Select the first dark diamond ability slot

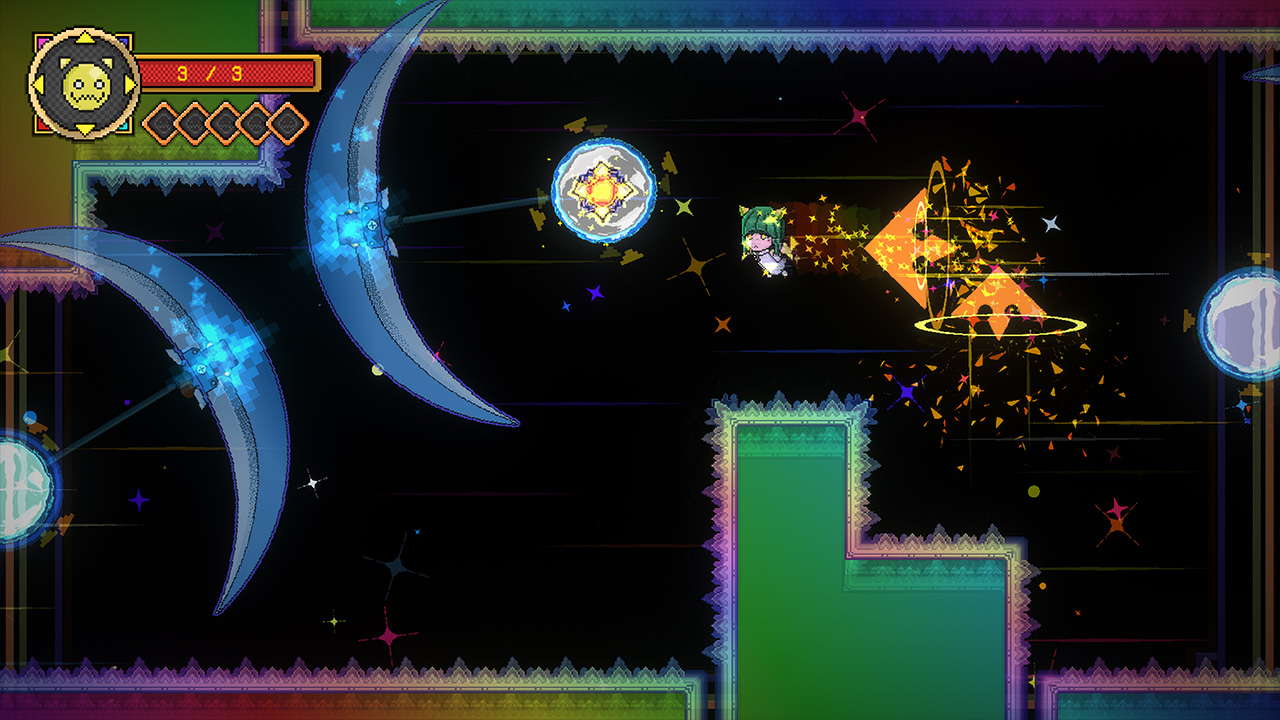[163, 125]
